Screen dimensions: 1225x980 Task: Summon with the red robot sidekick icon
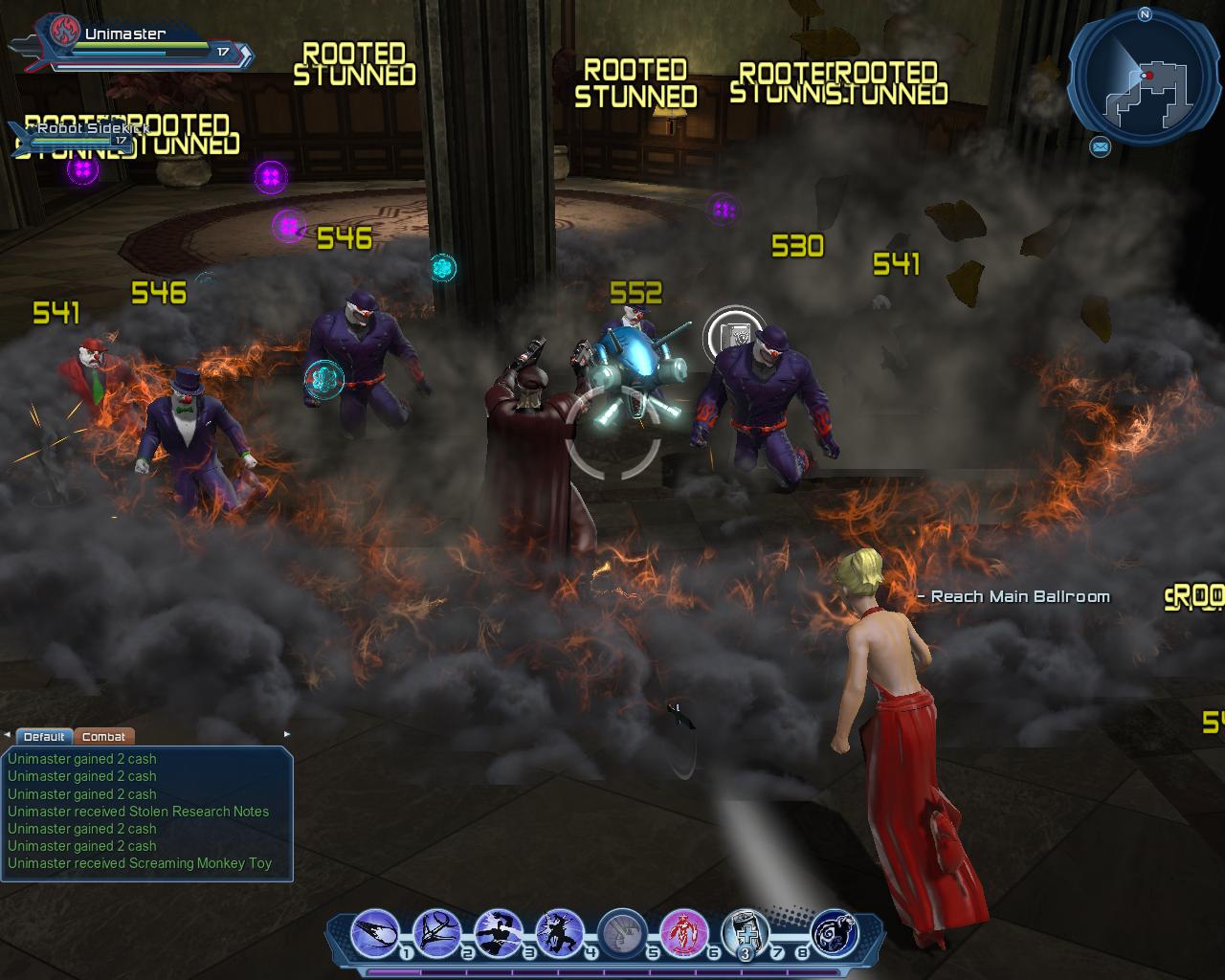683,932
